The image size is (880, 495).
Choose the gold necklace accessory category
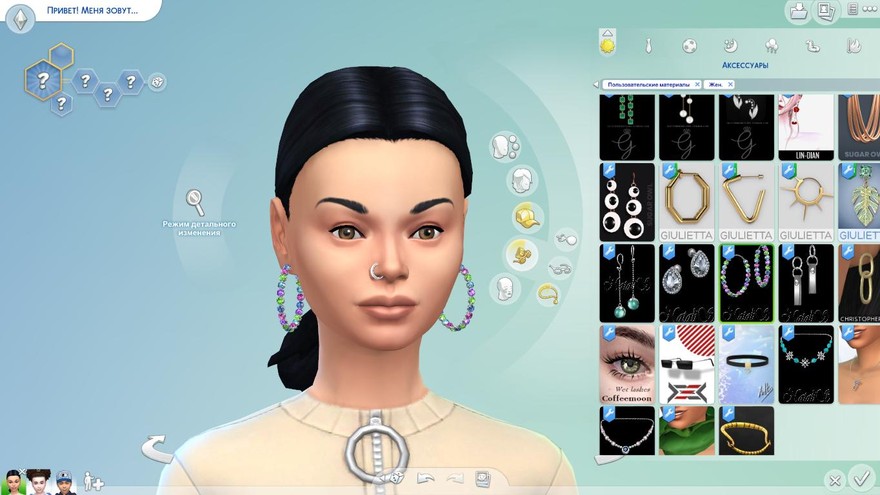click(x=547, y=293)
